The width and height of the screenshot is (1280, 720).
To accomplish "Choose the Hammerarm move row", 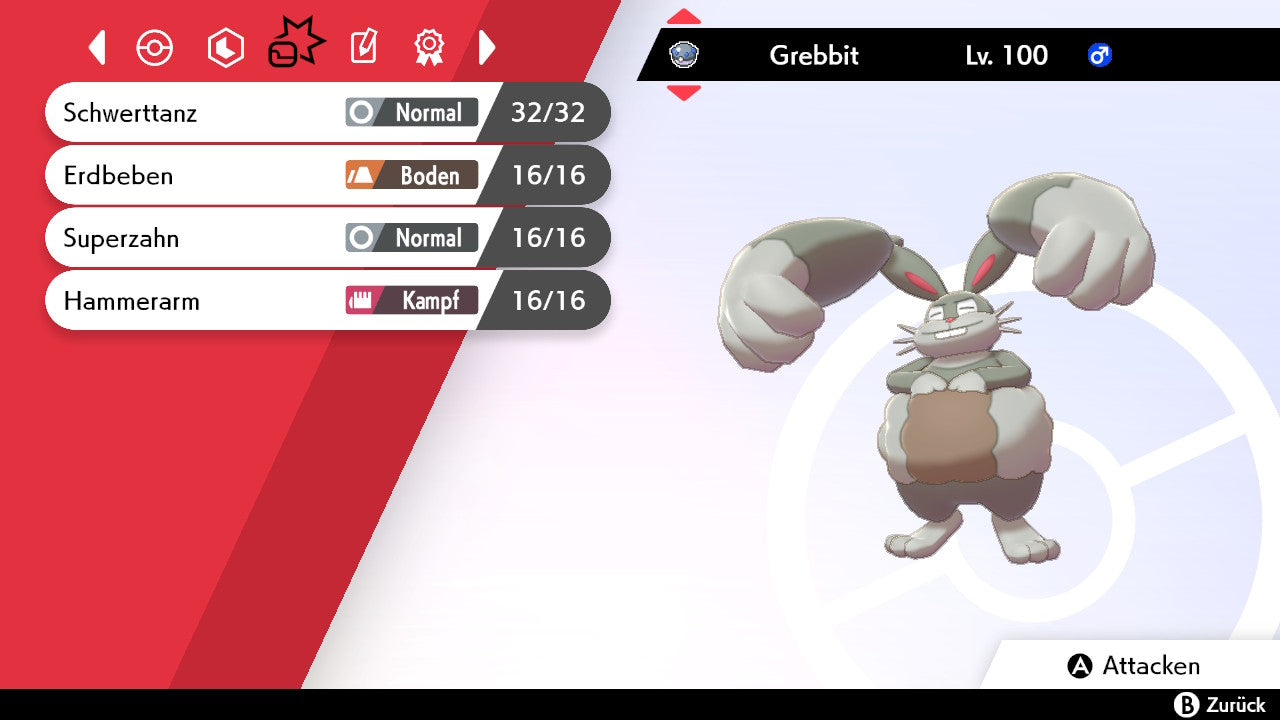I will pyautogui.click(x=326, y=300).
